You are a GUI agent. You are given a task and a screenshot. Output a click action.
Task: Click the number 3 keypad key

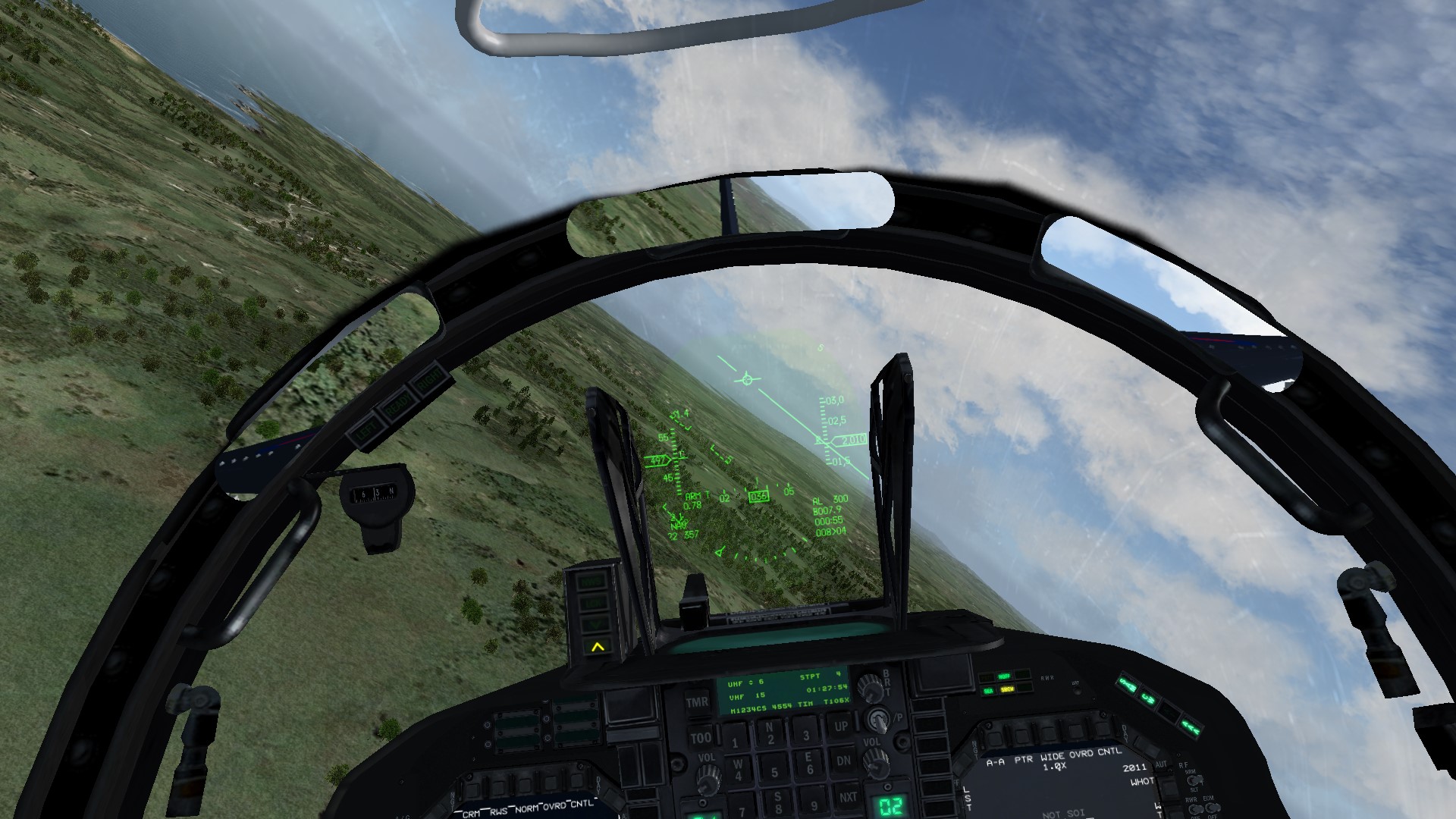tap(805, 734)
